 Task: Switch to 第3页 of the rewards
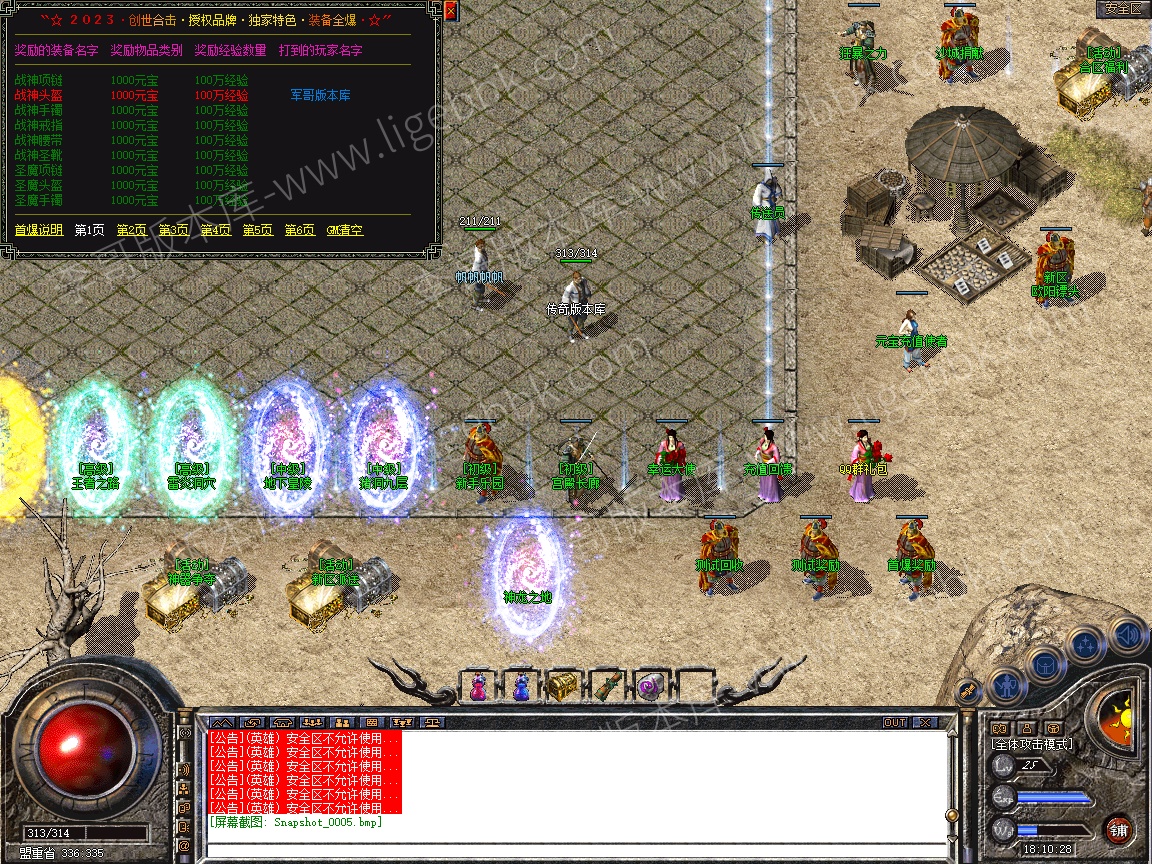click(x=173, y=230)
